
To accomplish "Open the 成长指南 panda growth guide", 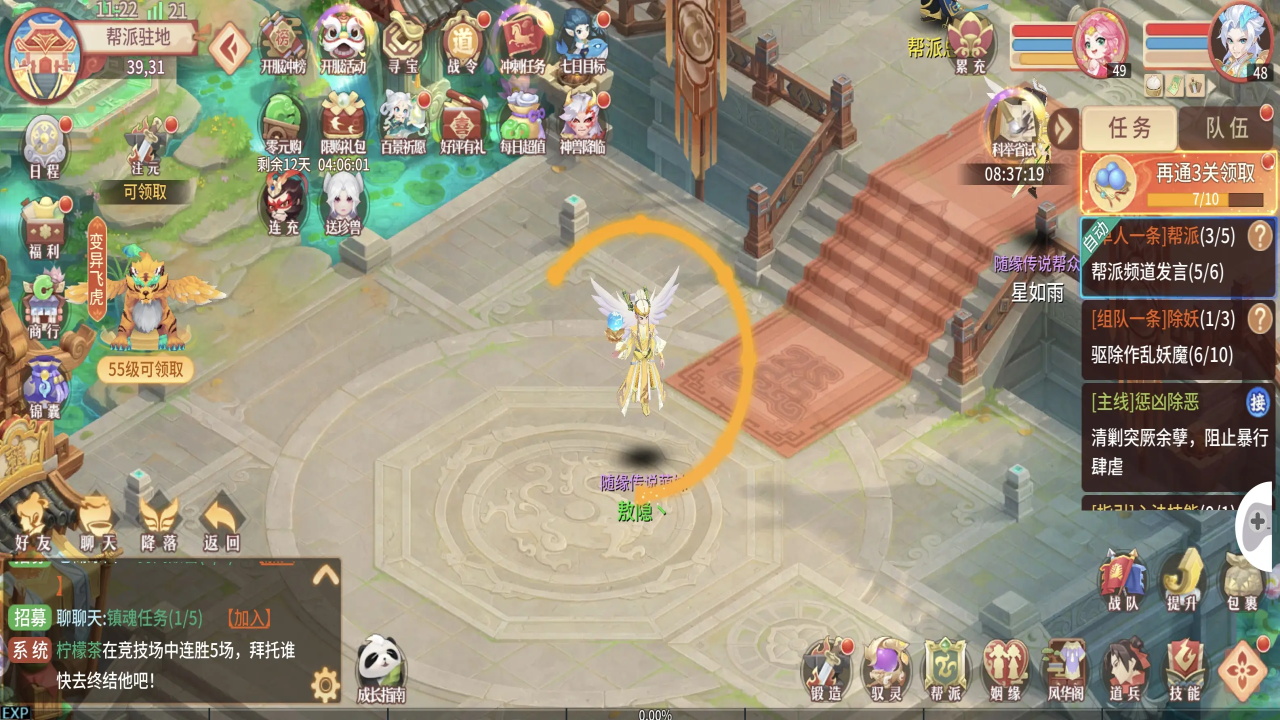I will pyautogui.click(x=381, y=668).
